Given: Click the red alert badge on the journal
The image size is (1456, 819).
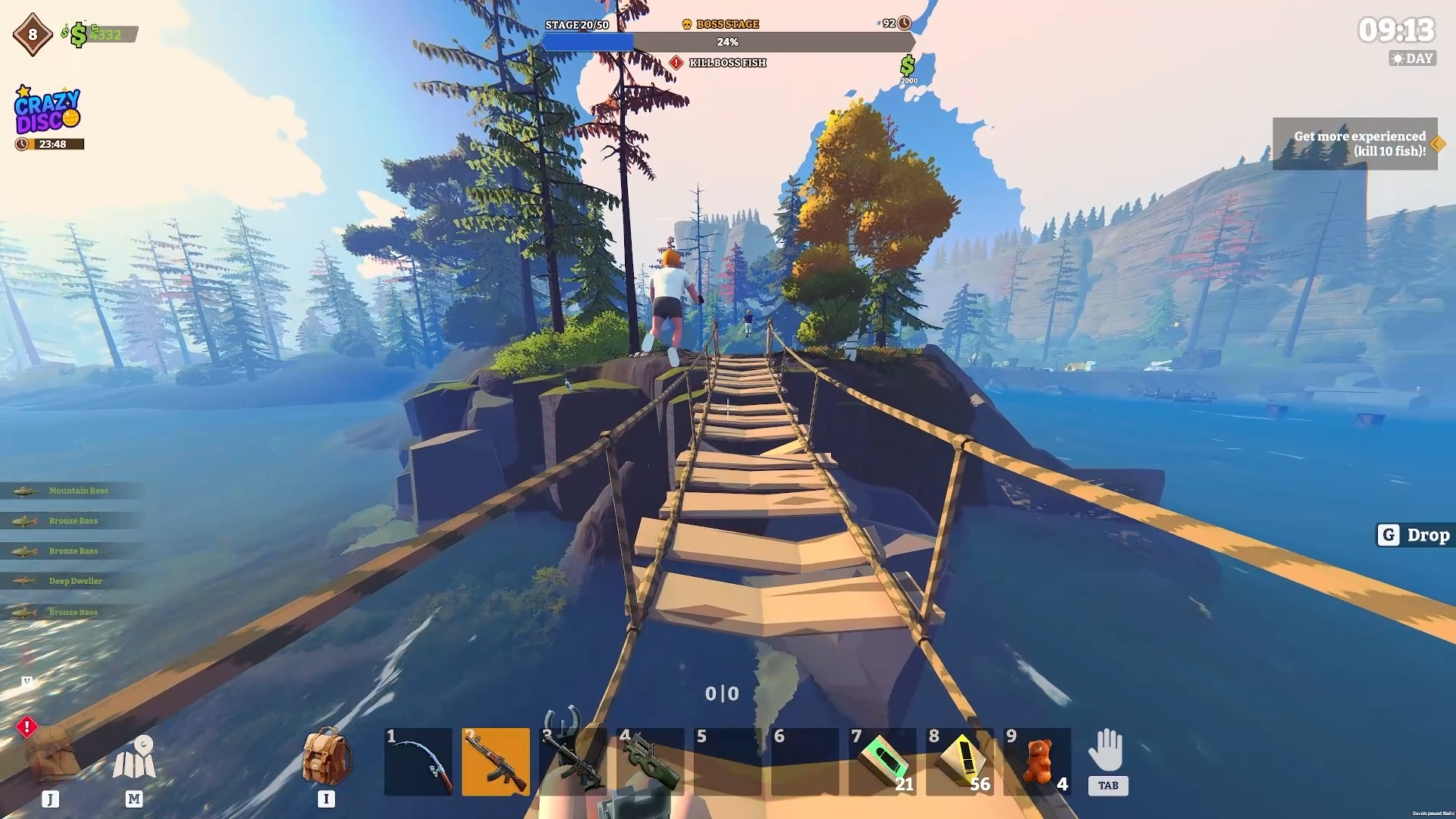Looking at the screenshot, I should [x=27, y=729].
